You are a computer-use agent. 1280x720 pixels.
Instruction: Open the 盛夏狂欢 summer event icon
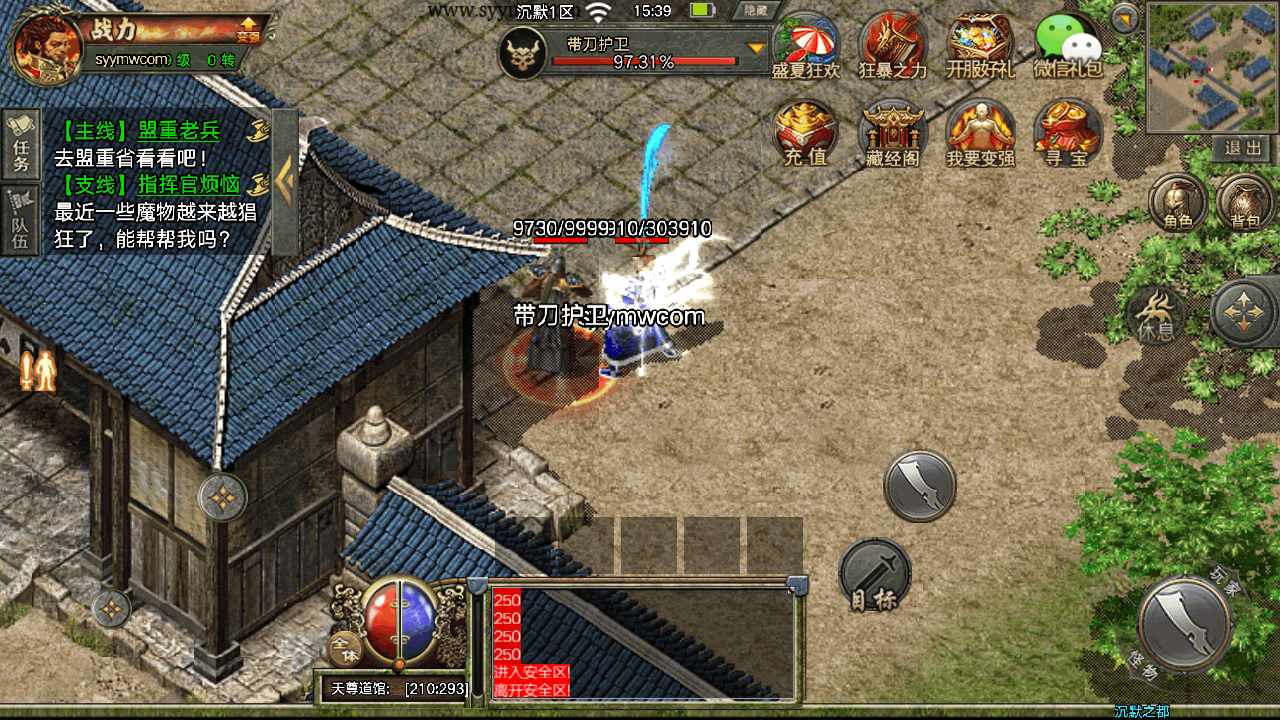(x=806, y=45)
